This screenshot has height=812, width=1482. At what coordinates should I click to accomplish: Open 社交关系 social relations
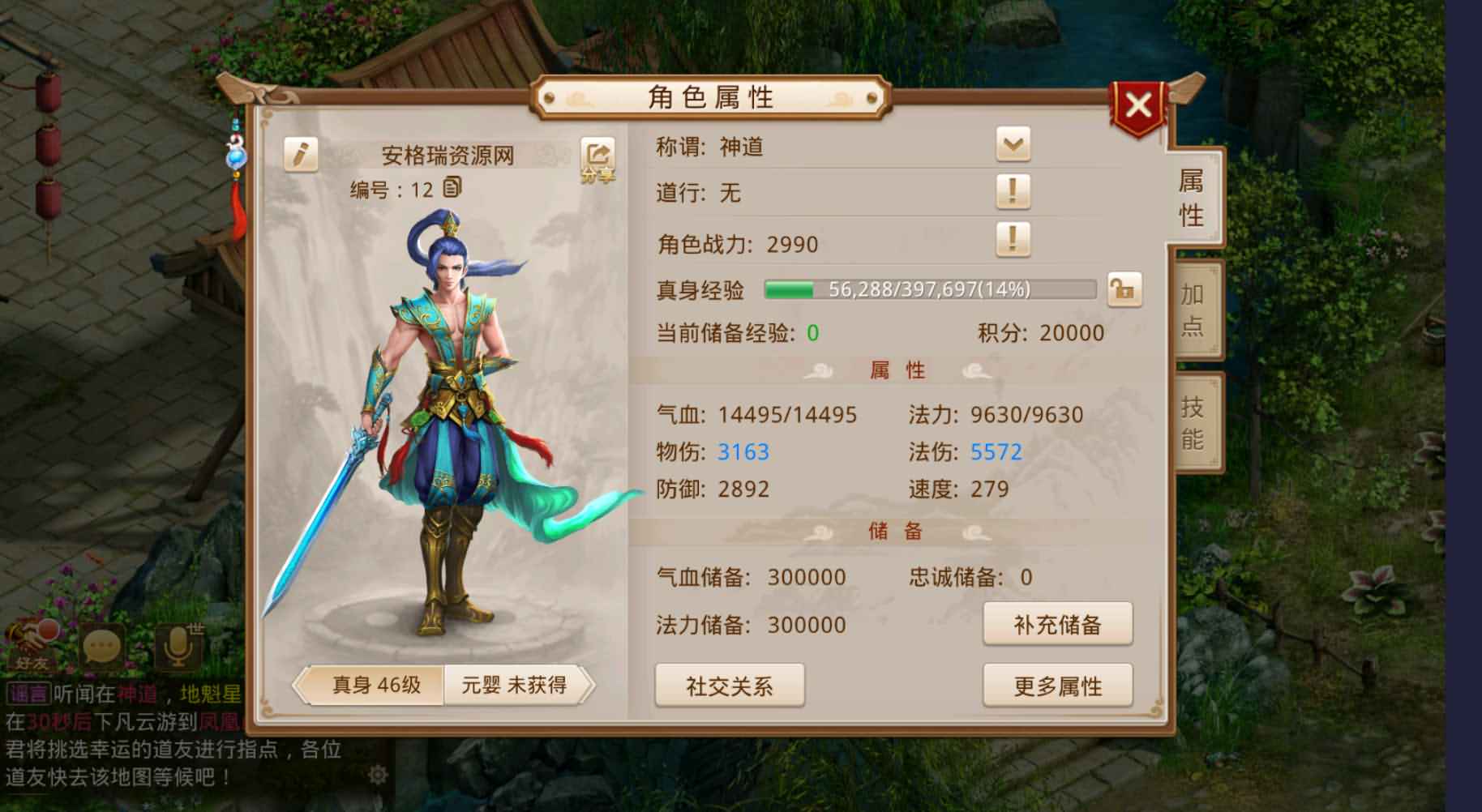click(x=729, y=685)
